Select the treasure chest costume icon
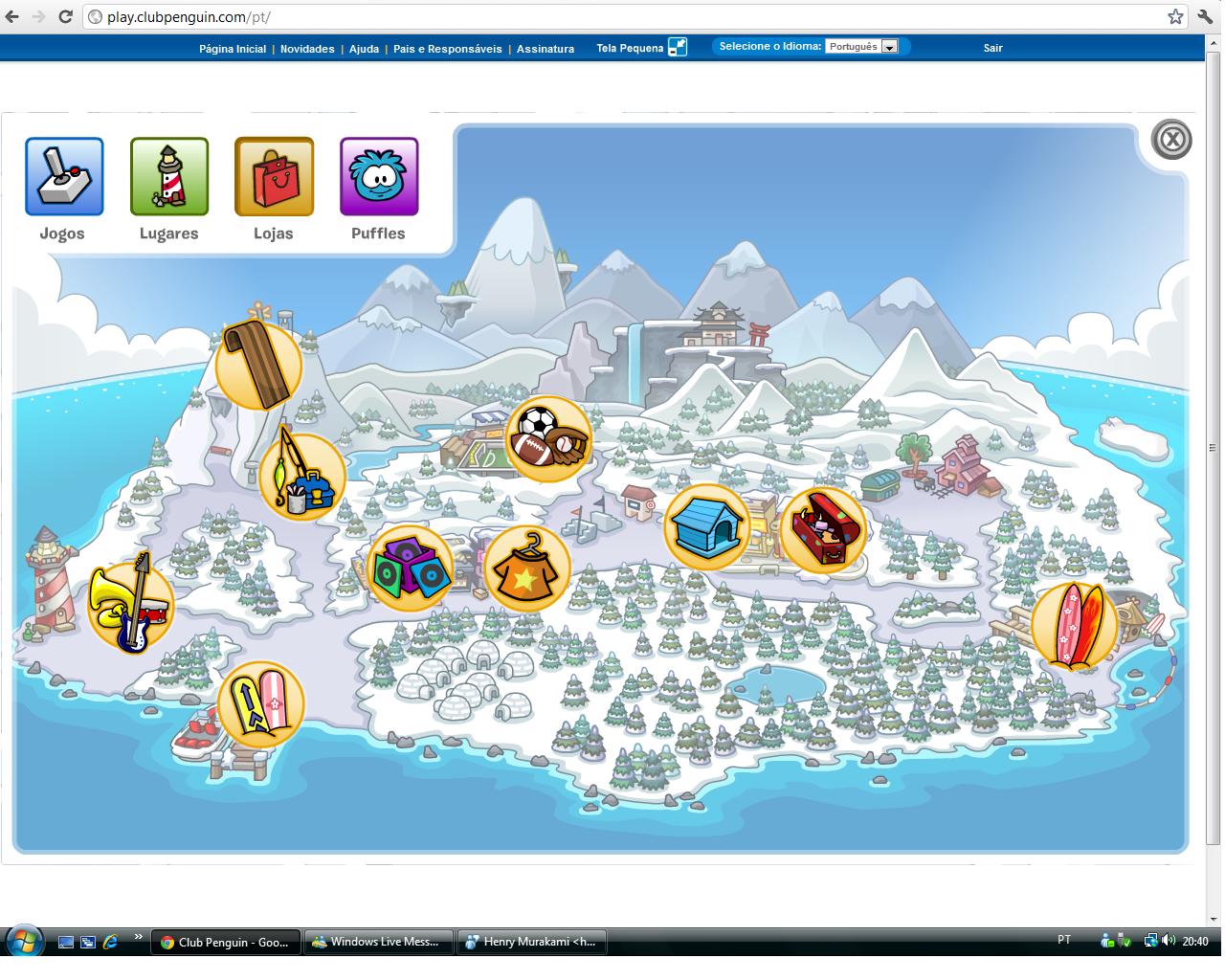This screenshot has width=1225, height=980. pyautogui.click(x=824, y=527)
